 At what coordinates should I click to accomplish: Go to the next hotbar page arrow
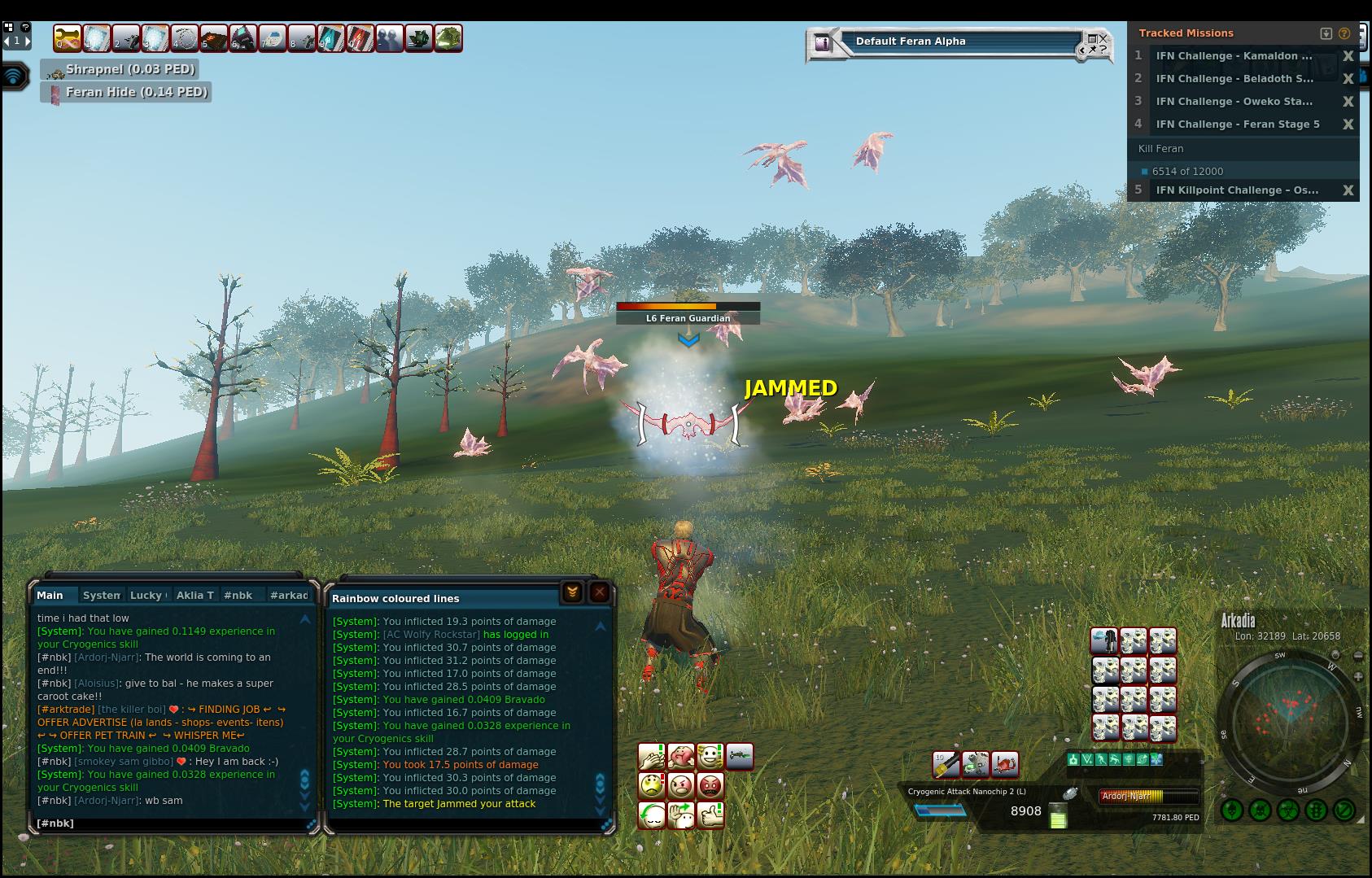[28, 41]
